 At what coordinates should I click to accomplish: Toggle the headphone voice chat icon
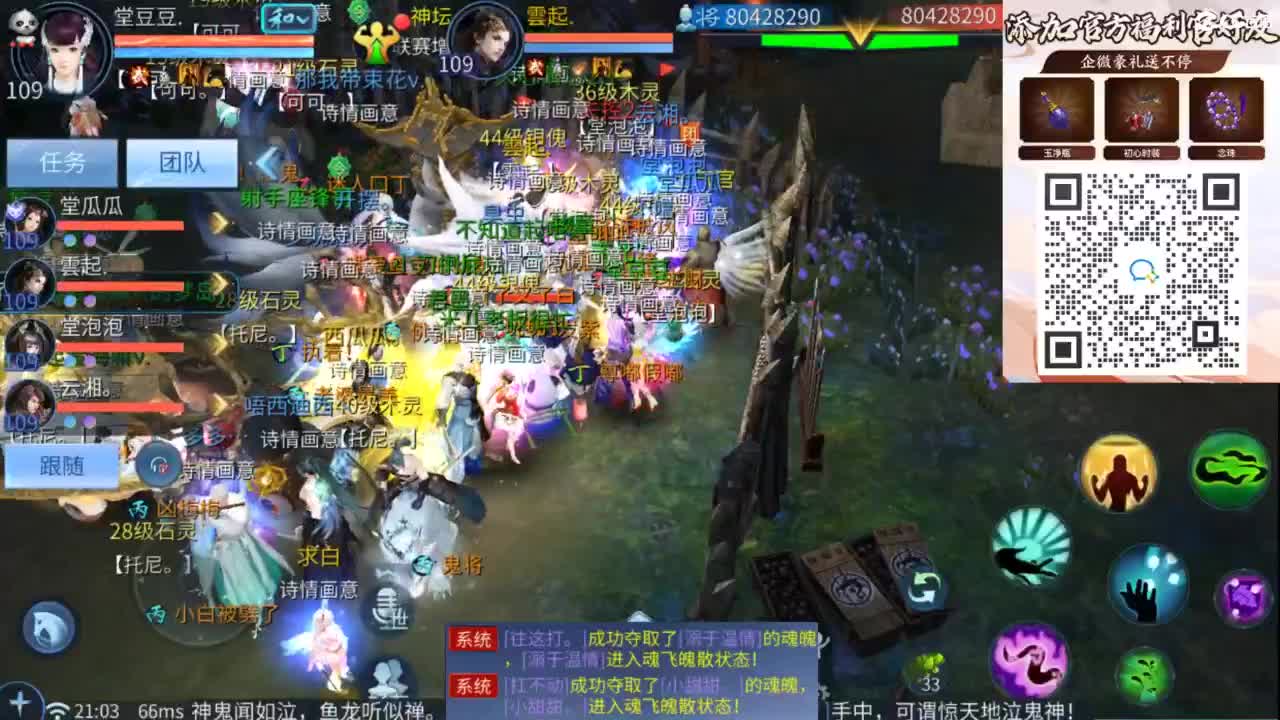[x=156, y=462]
